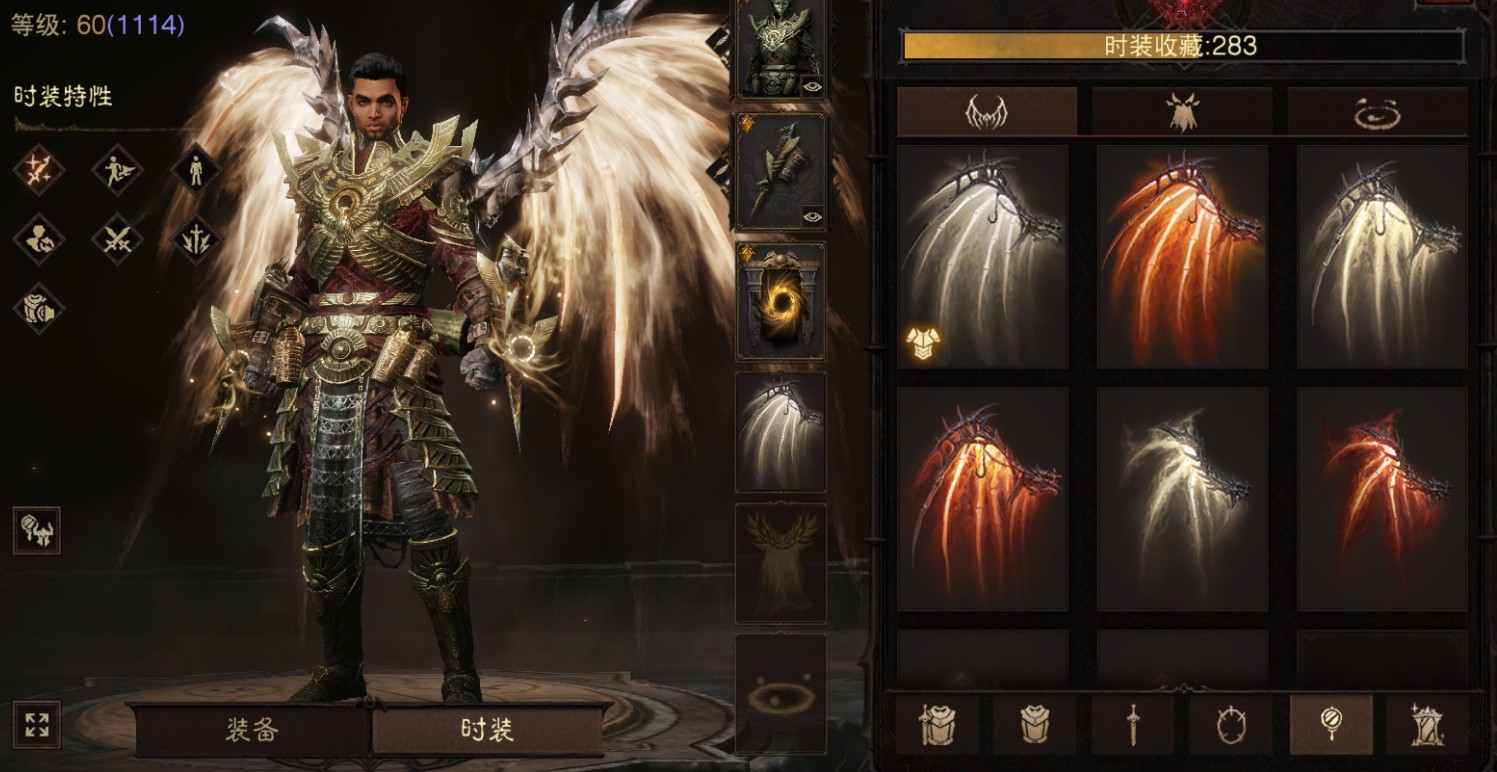Viewport: 1497px width, 772px height.
Task: Open the armor-with-sword set category
Action: (x=937, y=725)
